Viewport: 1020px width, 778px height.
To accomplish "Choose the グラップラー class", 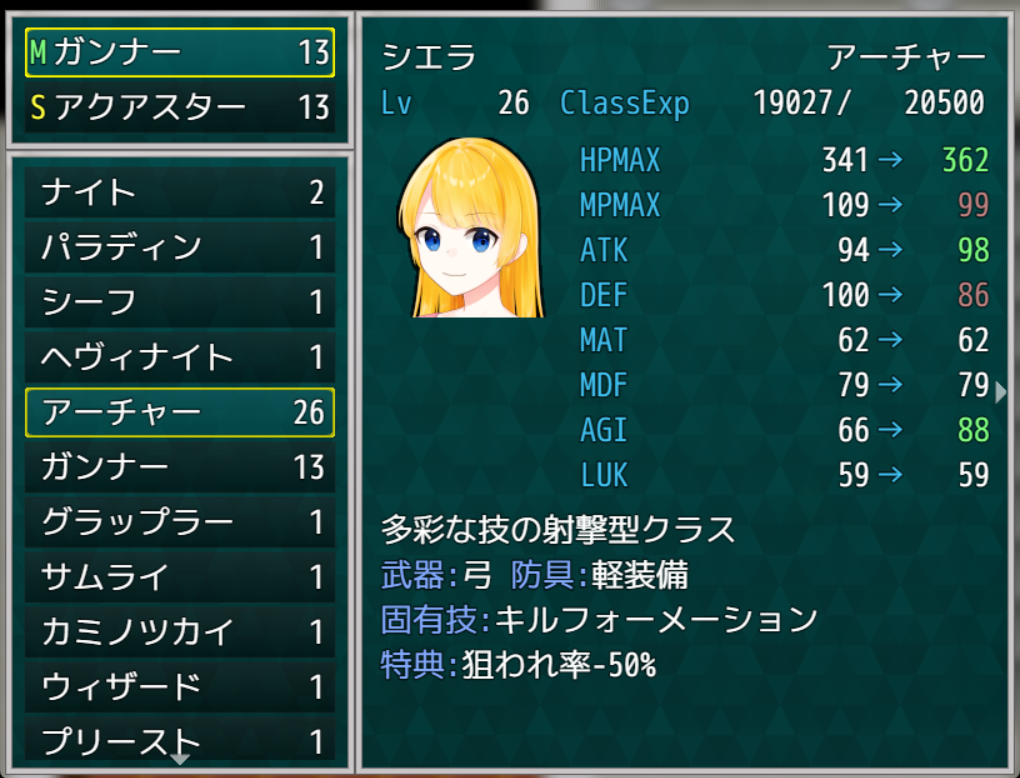I will (x=180, y=522).
